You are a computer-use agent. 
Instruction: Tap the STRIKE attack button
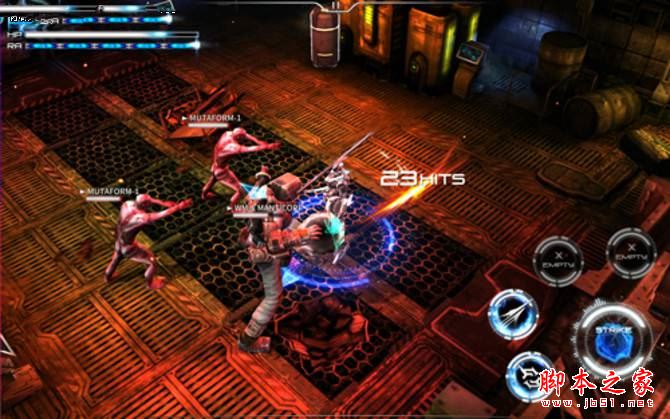[612, 336]
